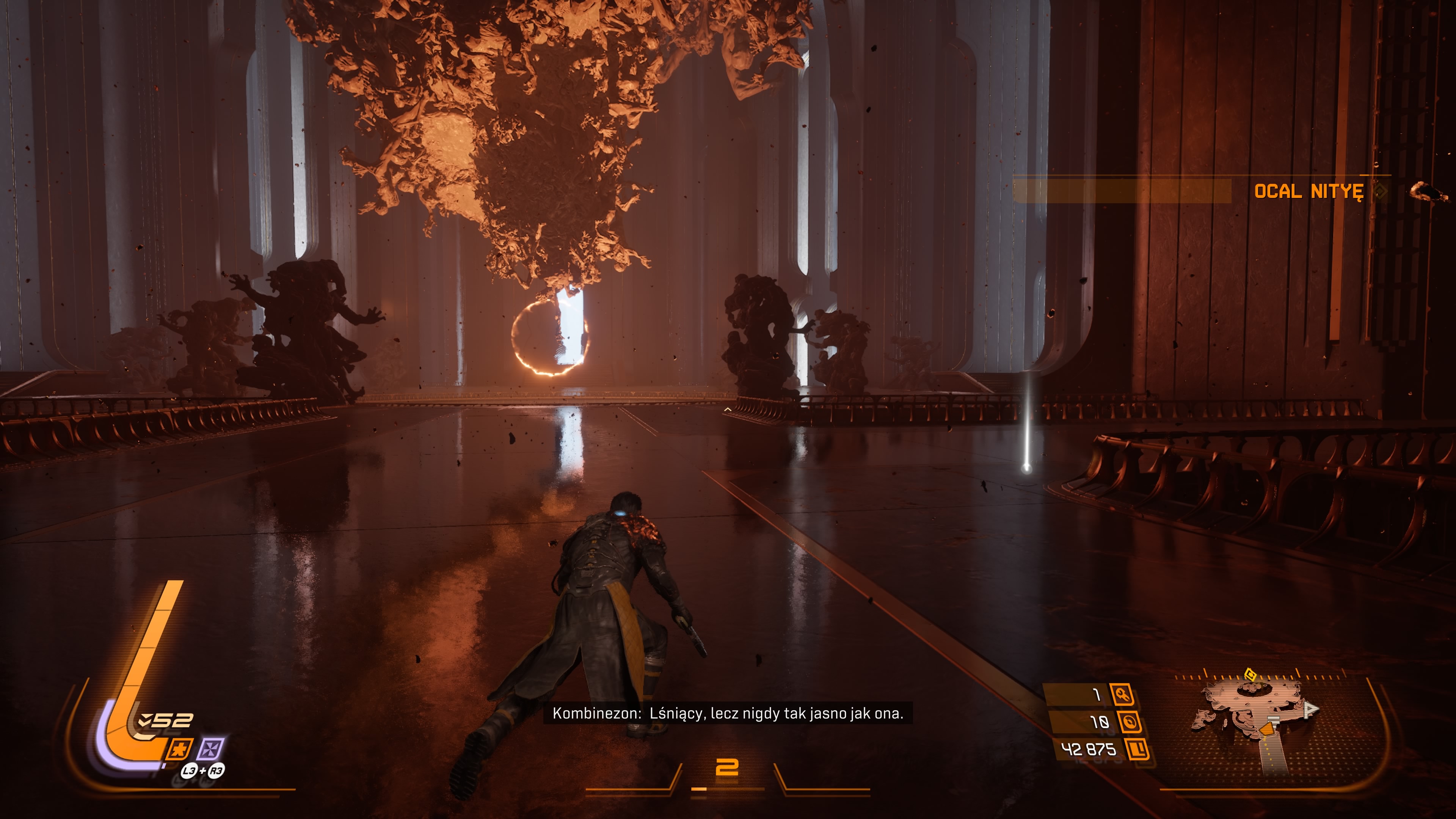Click the currency icon beside 42 875
This screenshot has width=1456, height=819.
pos(1137,750)
